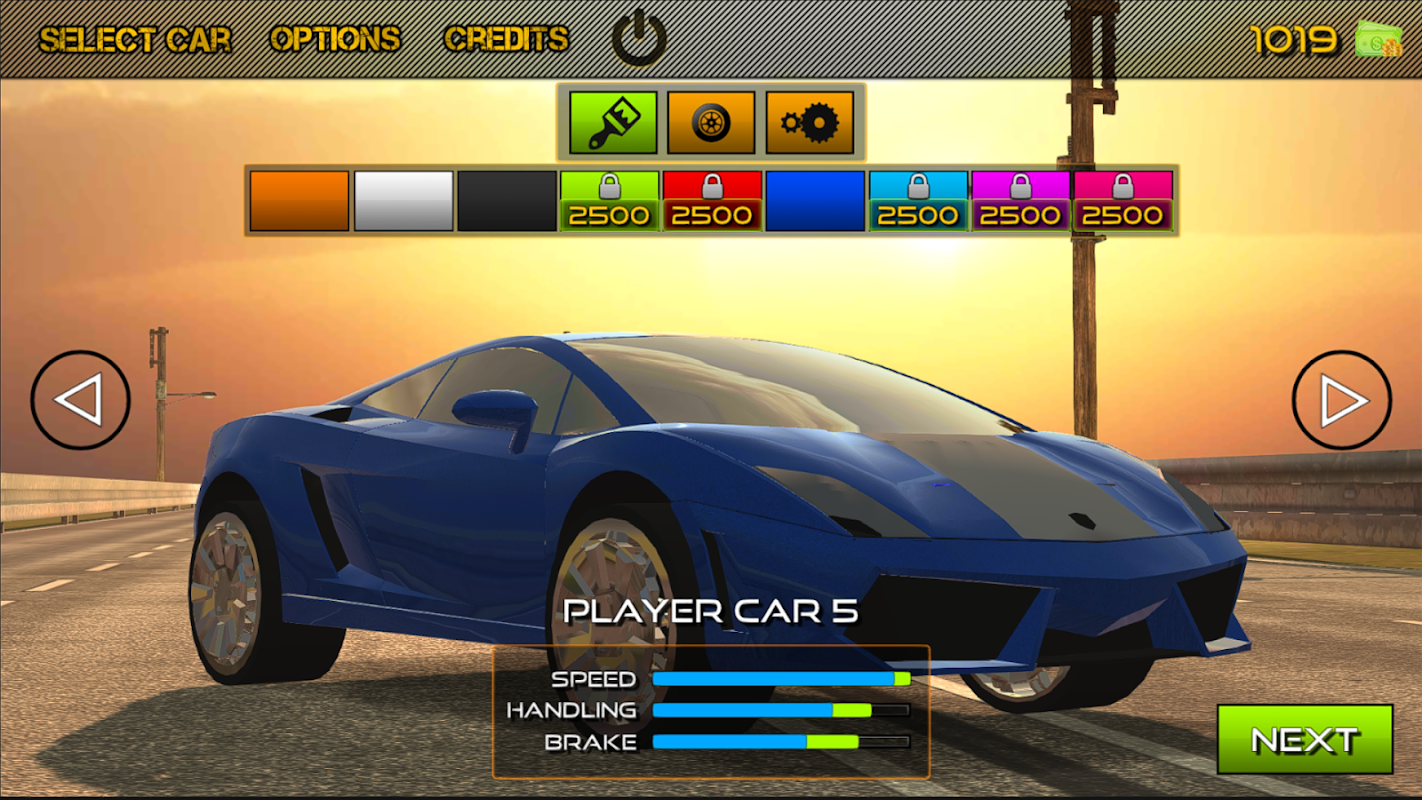Open the gears upgrade tab
Viewport: 1422px width, 800px height.
click(809, 123)
